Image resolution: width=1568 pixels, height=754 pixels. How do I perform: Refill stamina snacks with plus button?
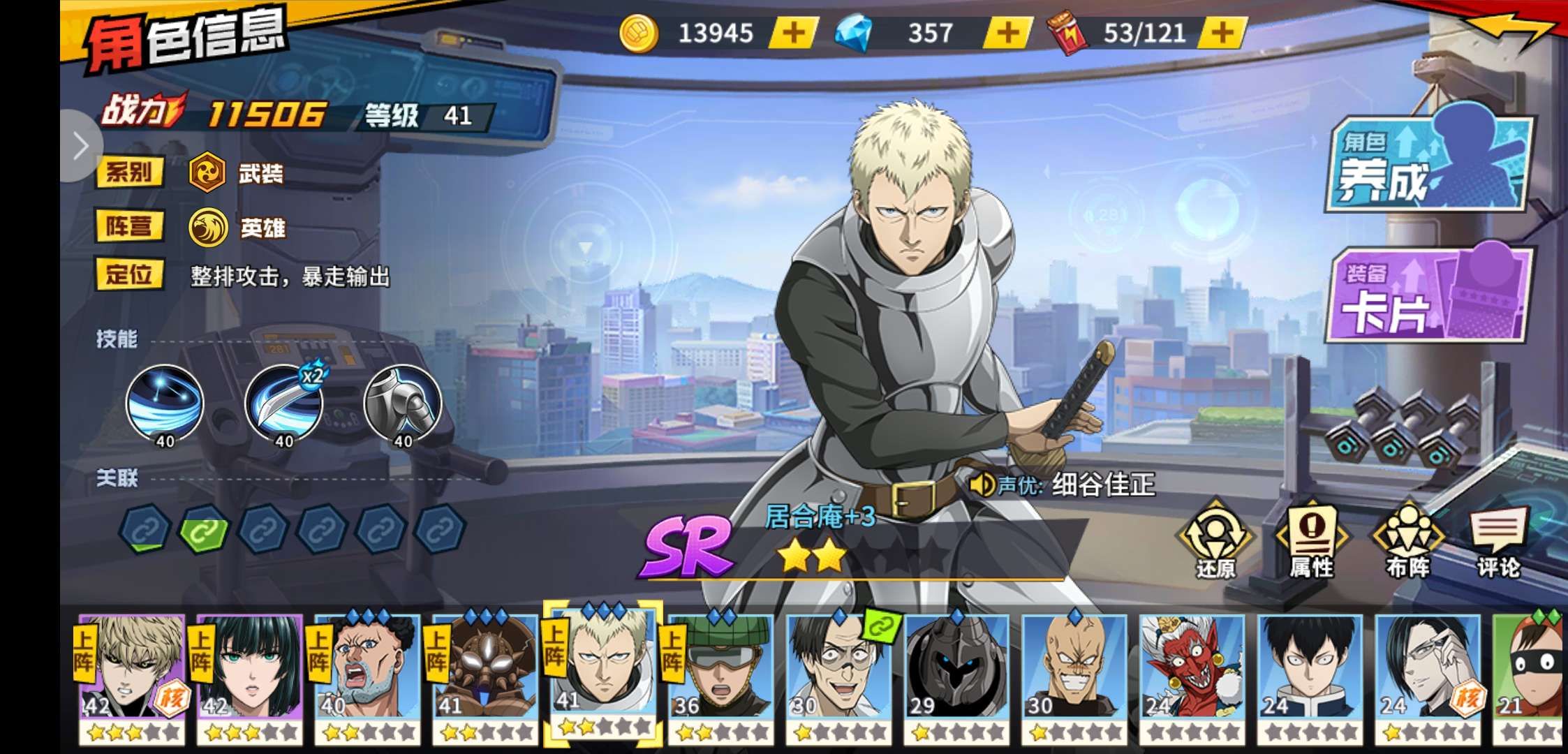pyautogui.click(x=1222, y=33)
